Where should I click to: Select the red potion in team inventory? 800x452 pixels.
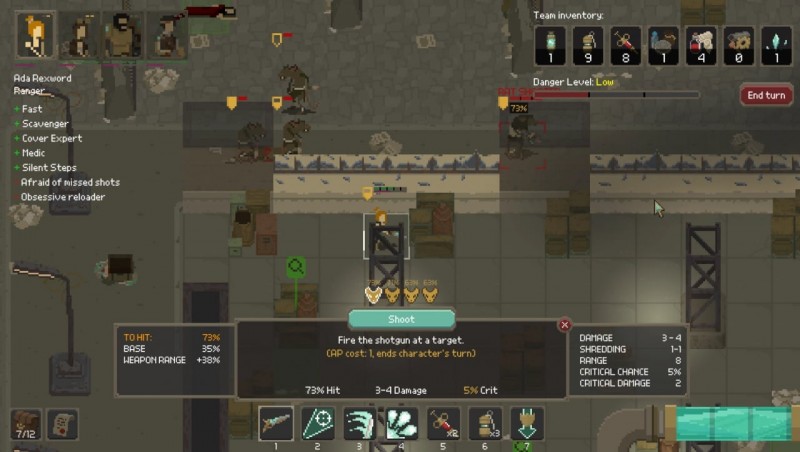pyautogui.click(x=701, y=45)
